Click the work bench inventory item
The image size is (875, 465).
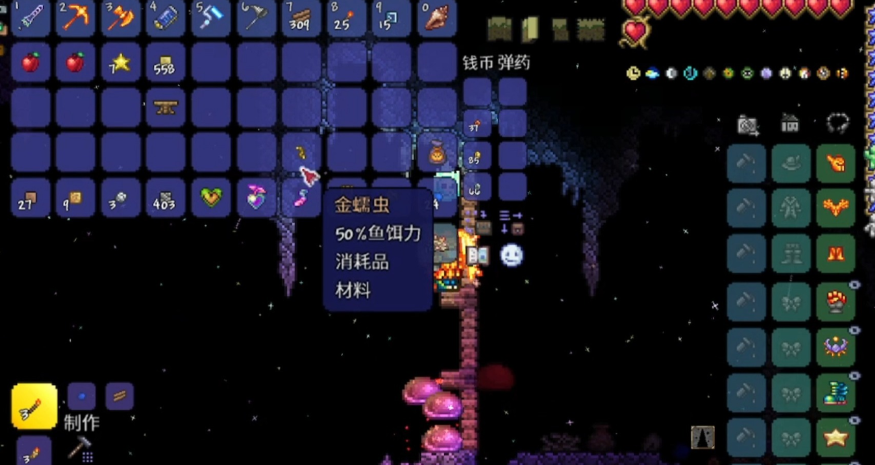pos(165,107)
